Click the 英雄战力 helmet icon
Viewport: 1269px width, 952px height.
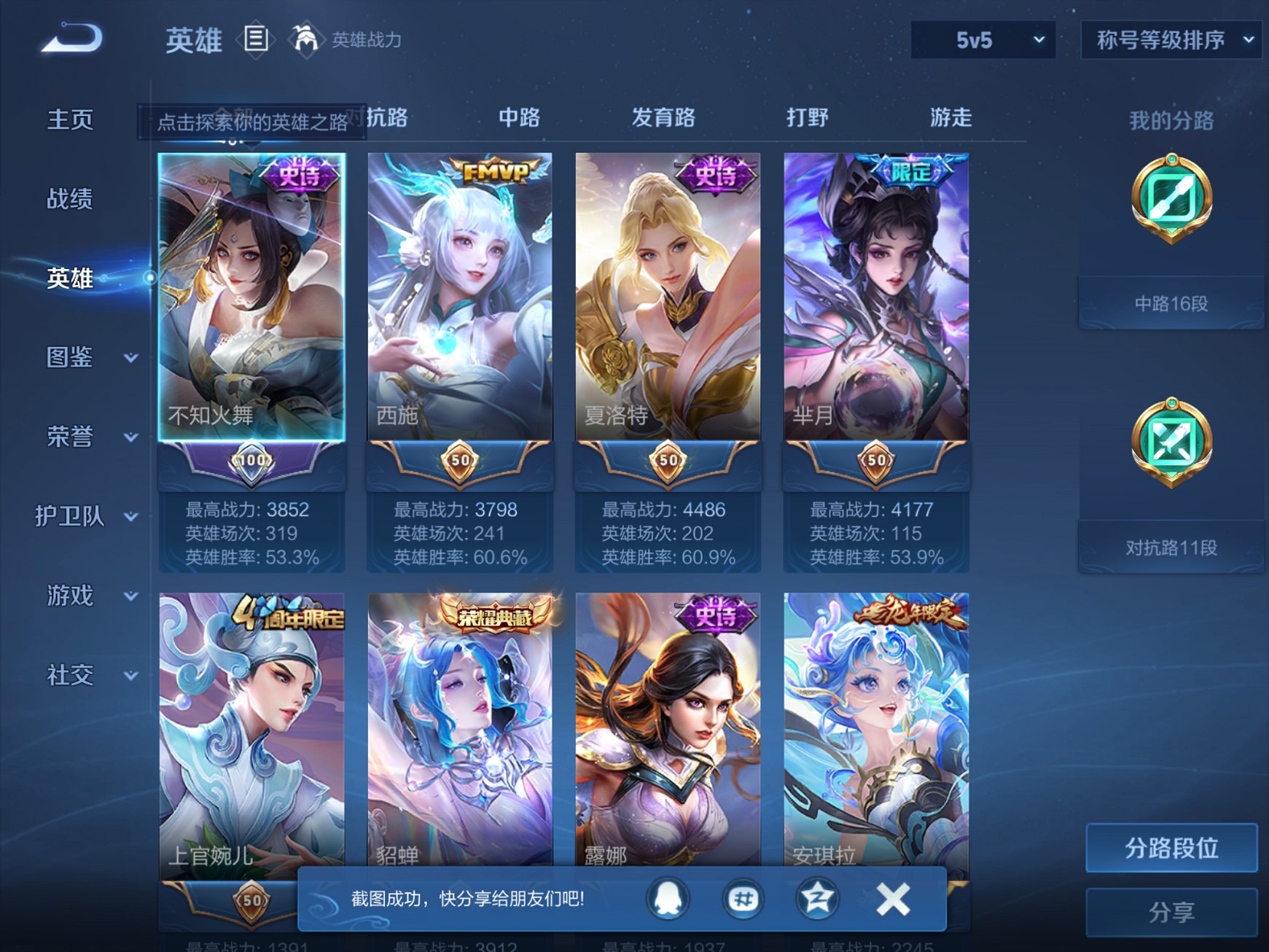pyautogui.click(x=305, y=38)
